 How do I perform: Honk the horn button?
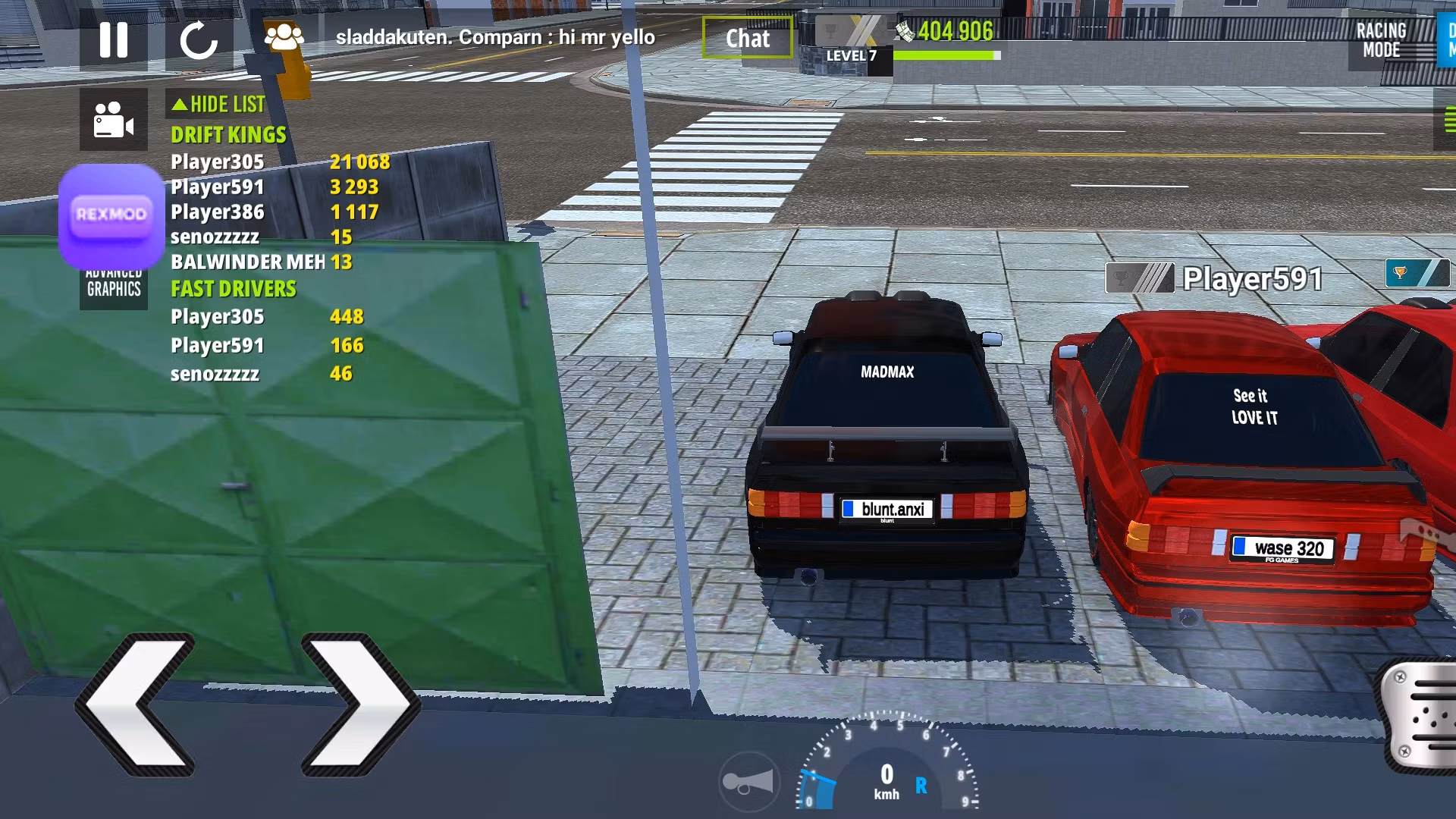click(x=748, y=782)
